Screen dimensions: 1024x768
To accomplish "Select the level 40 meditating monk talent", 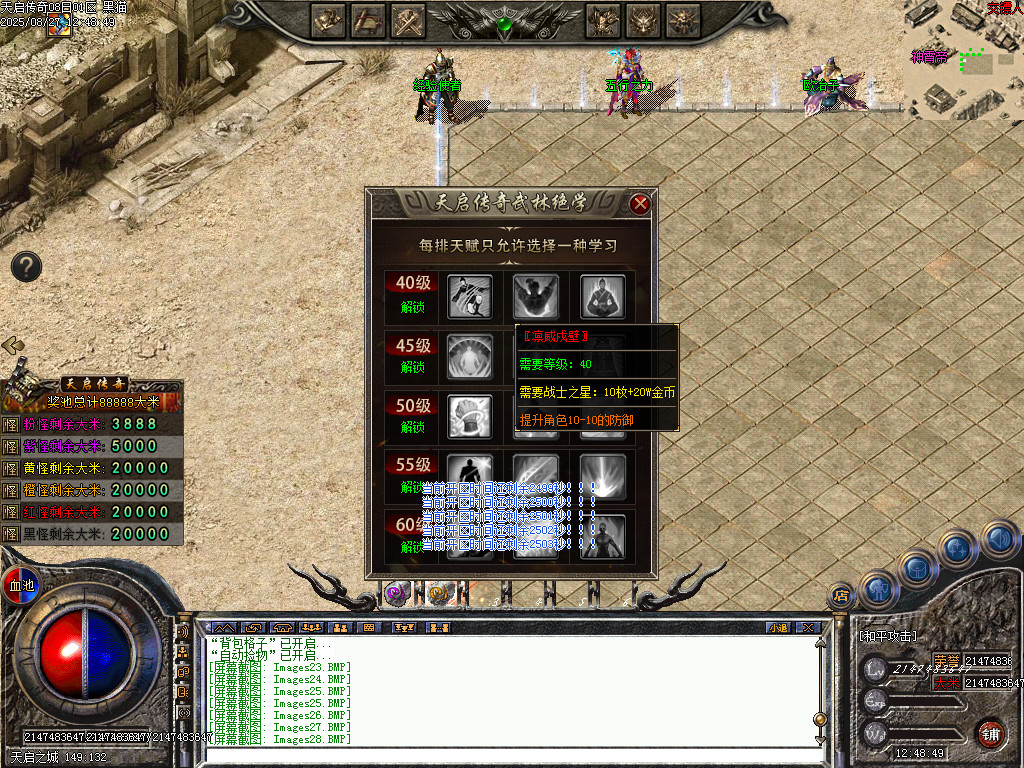I will coord(603,296).
